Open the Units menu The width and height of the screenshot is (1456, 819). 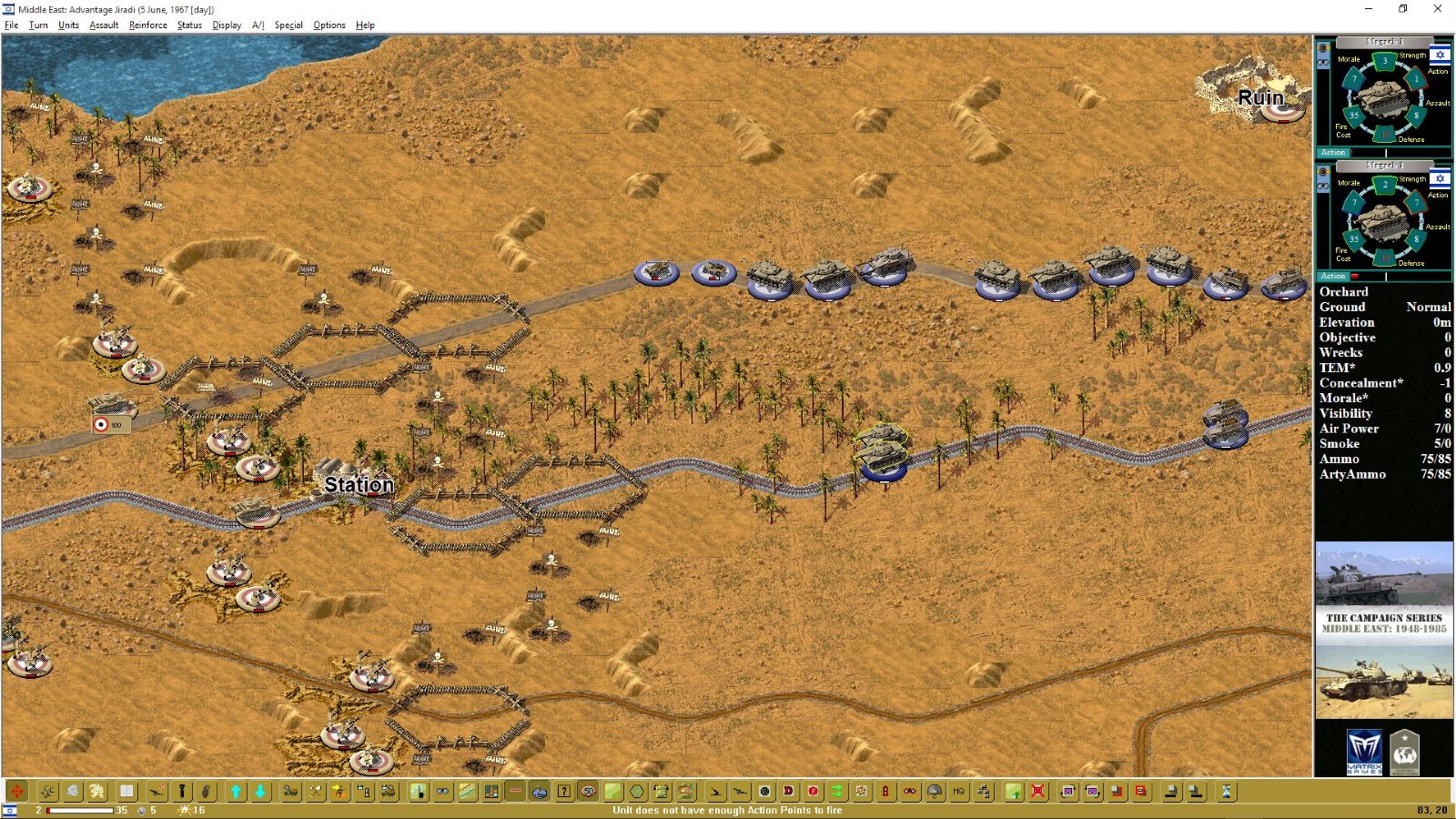pos(68,25)
